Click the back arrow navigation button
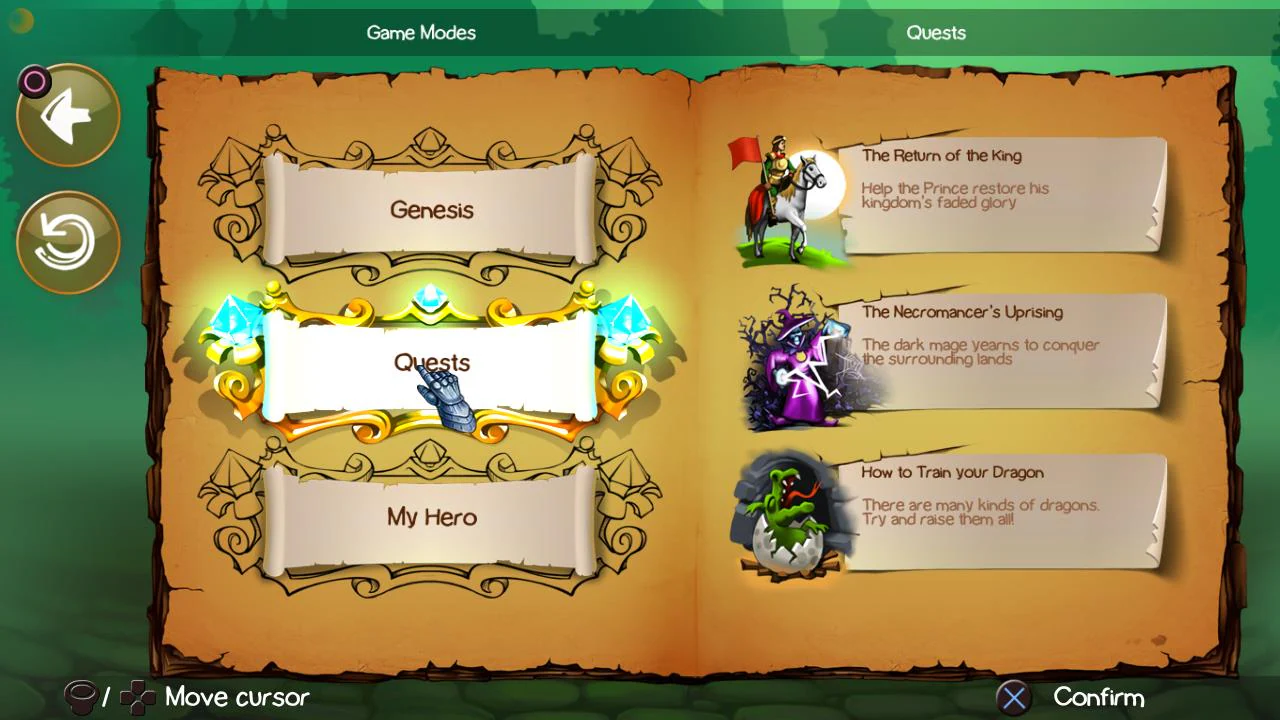The height and width of the screenshot is (720, 1280). (67, 113)
